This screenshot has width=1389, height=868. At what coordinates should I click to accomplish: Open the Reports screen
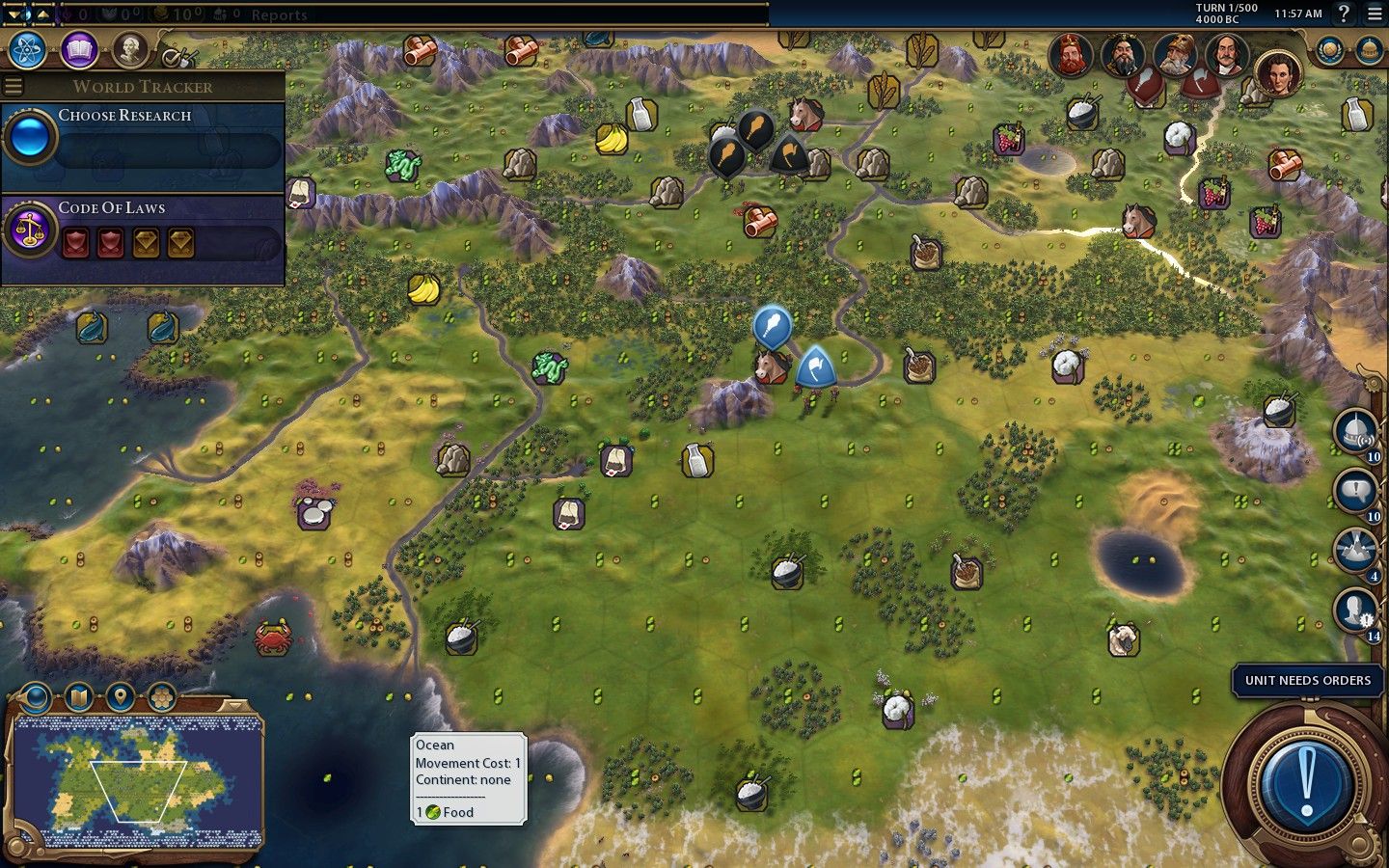tap(279, 14)
